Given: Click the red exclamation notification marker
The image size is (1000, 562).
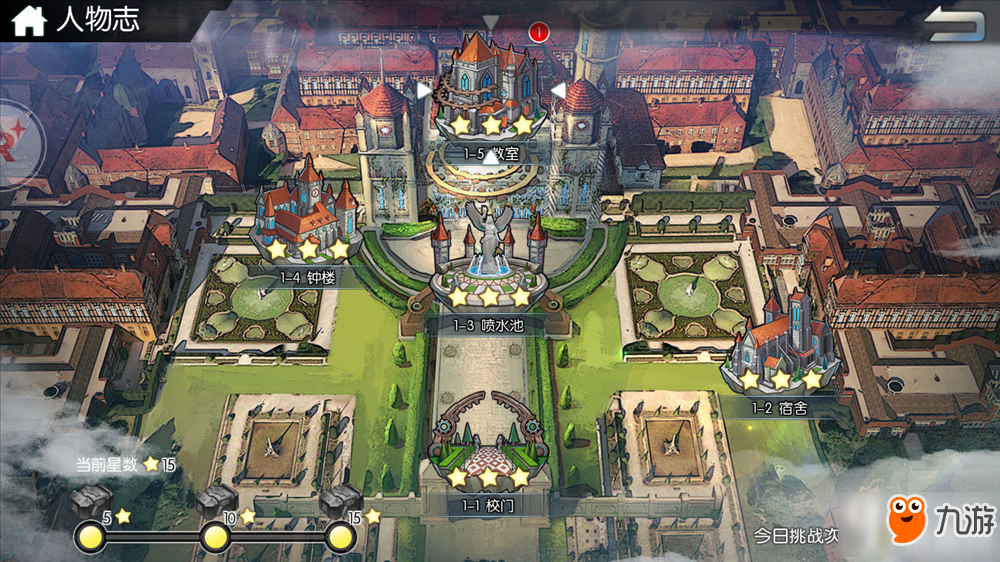Looking at the screenshot, I should pos(540,33).
